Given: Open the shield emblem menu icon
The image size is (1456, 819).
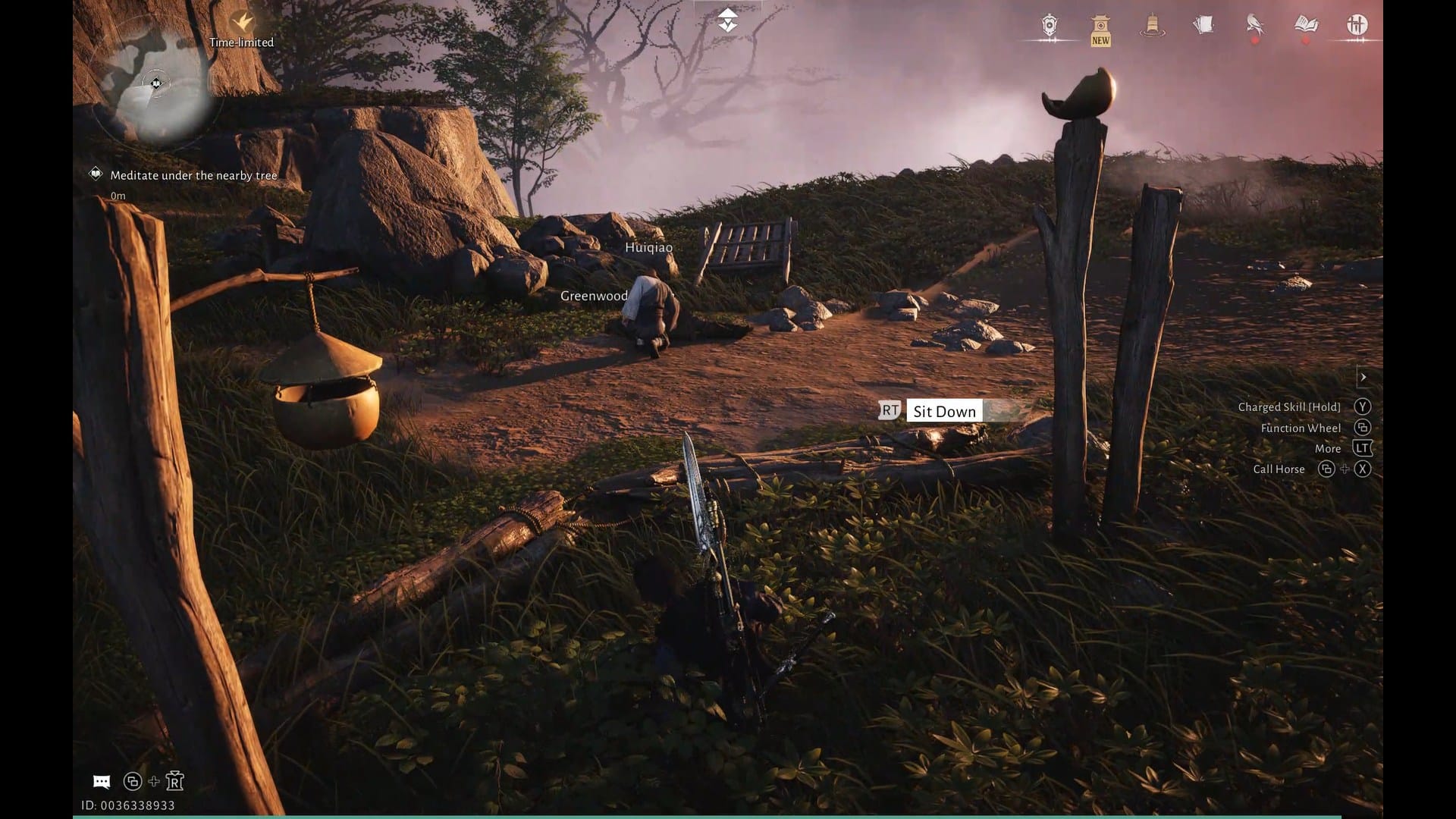Looking at the screenshot, I should (1050, 26).
